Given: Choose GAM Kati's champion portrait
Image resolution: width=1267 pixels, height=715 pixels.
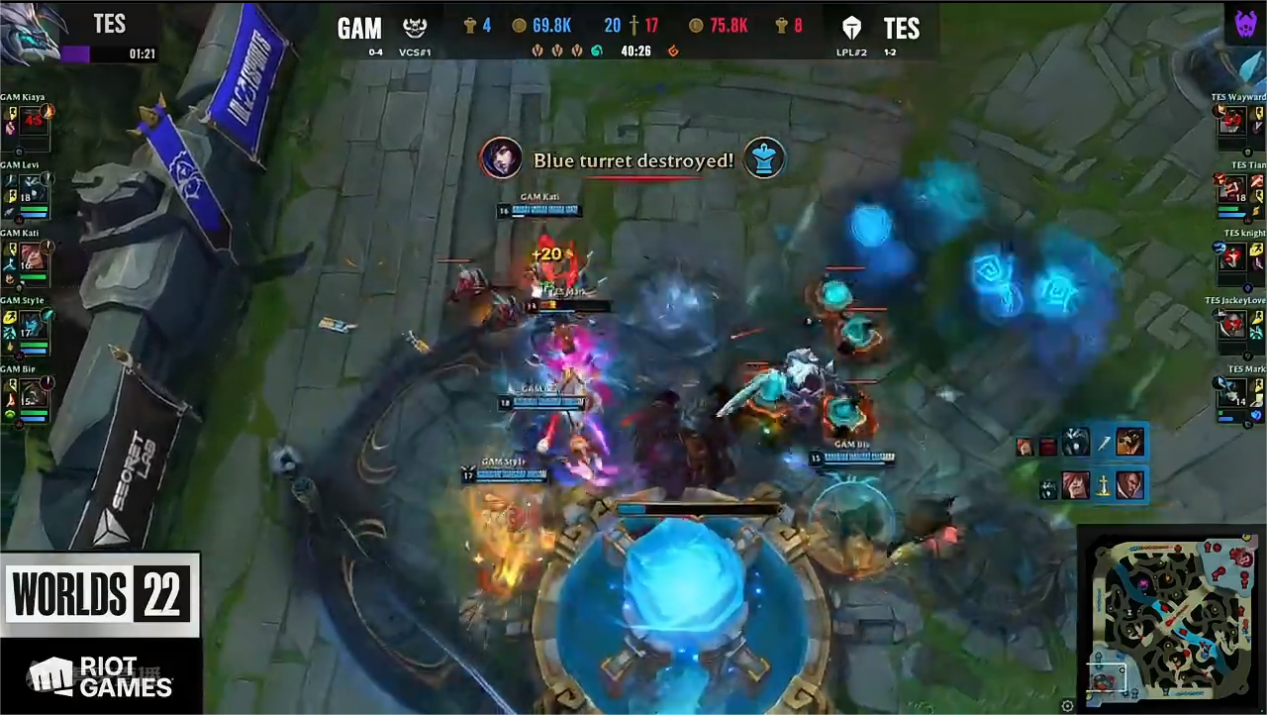Looking at the screenshot, I should point(33,258).
